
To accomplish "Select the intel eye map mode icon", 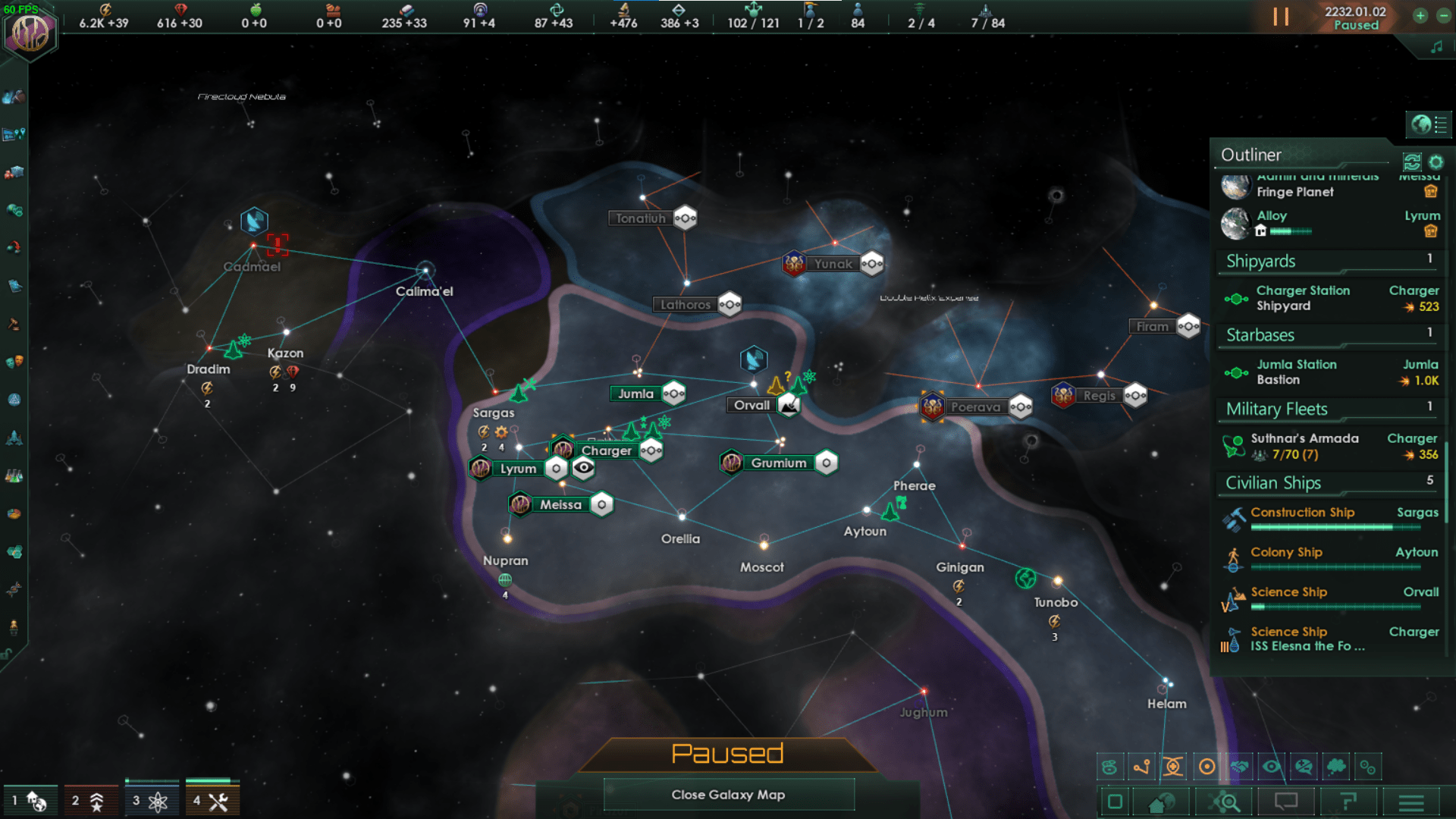I will point(1271,767).
